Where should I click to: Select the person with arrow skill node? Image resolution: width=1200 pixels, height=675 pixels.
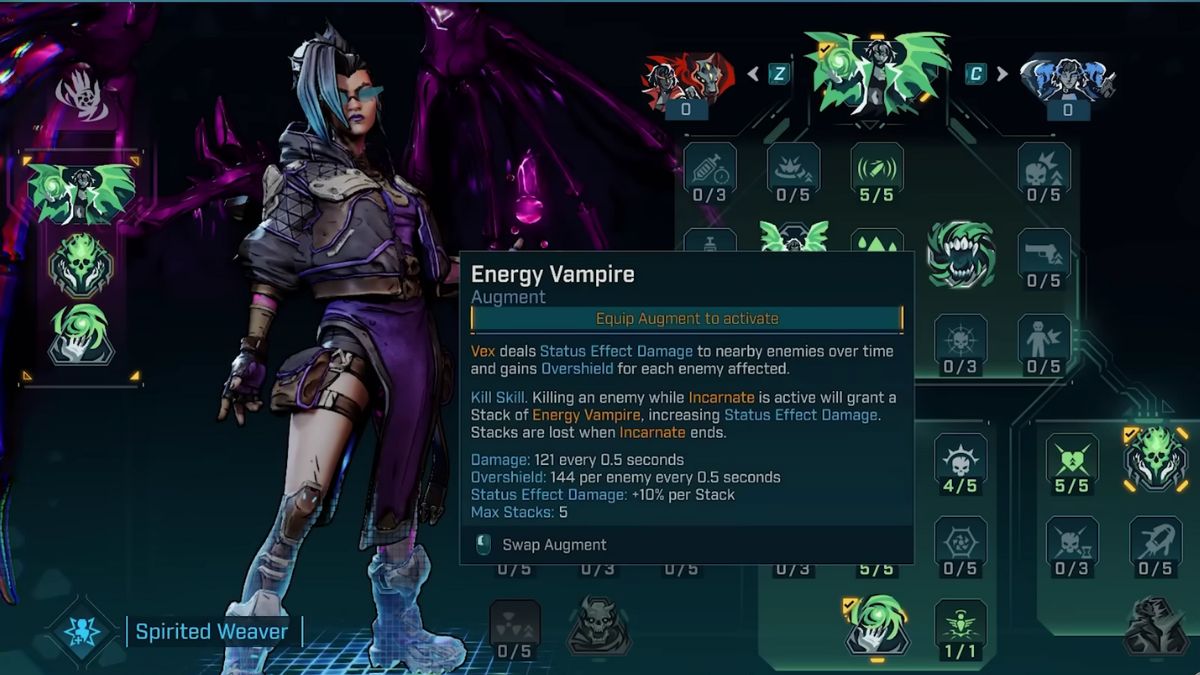point(1044,341)
